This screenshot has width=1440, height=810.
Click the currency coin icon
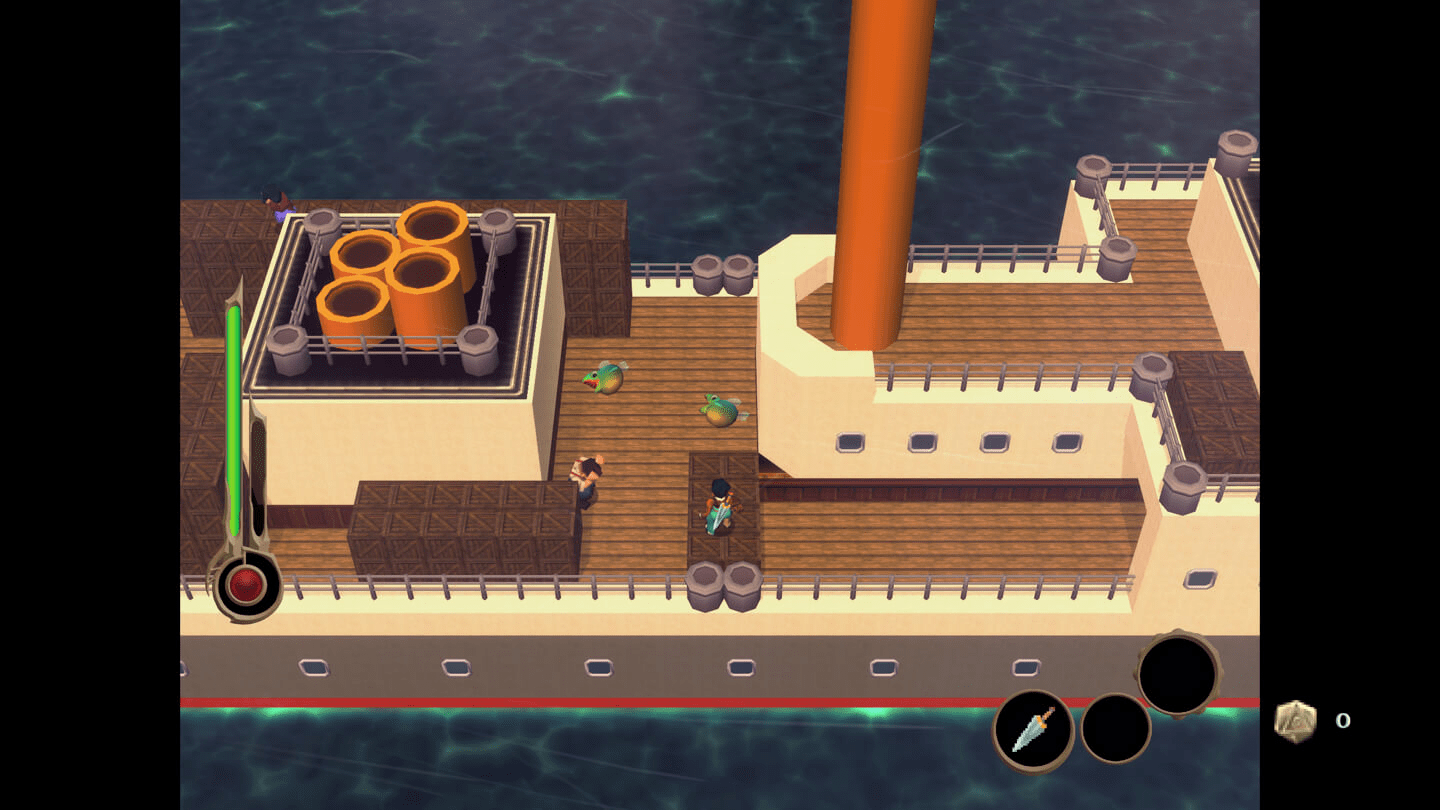click(x=1295, y=721)
